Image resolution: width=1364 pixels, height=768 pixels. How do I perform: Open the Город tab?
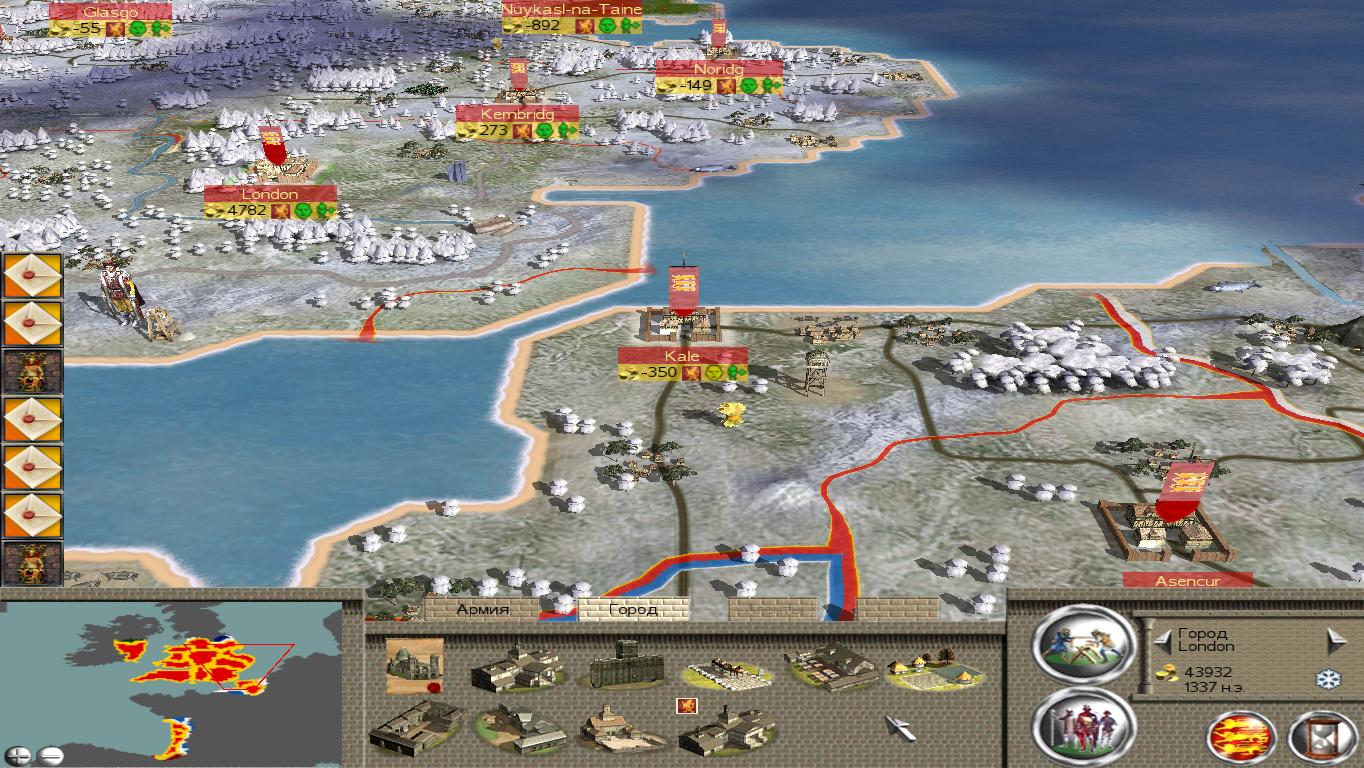tap(633, 609)
